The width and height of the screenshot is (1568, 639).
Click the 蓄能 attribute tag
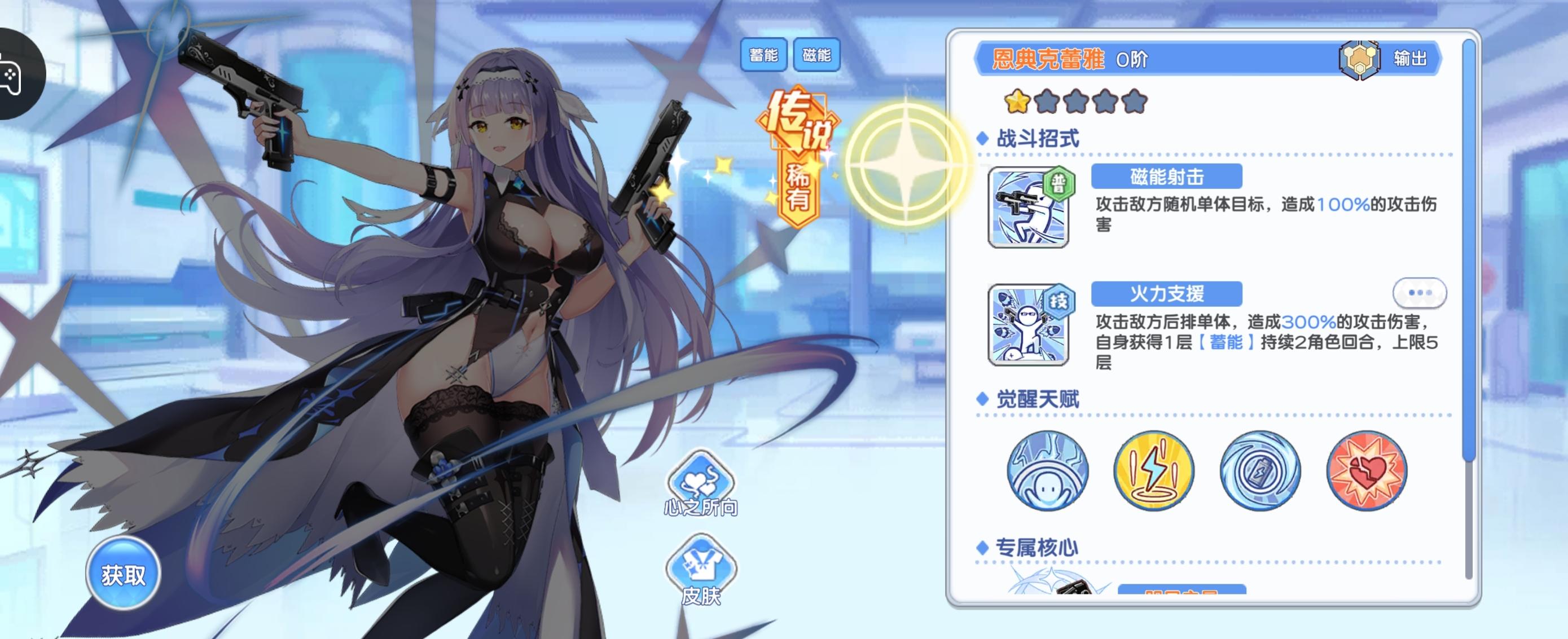pos(763,55)
